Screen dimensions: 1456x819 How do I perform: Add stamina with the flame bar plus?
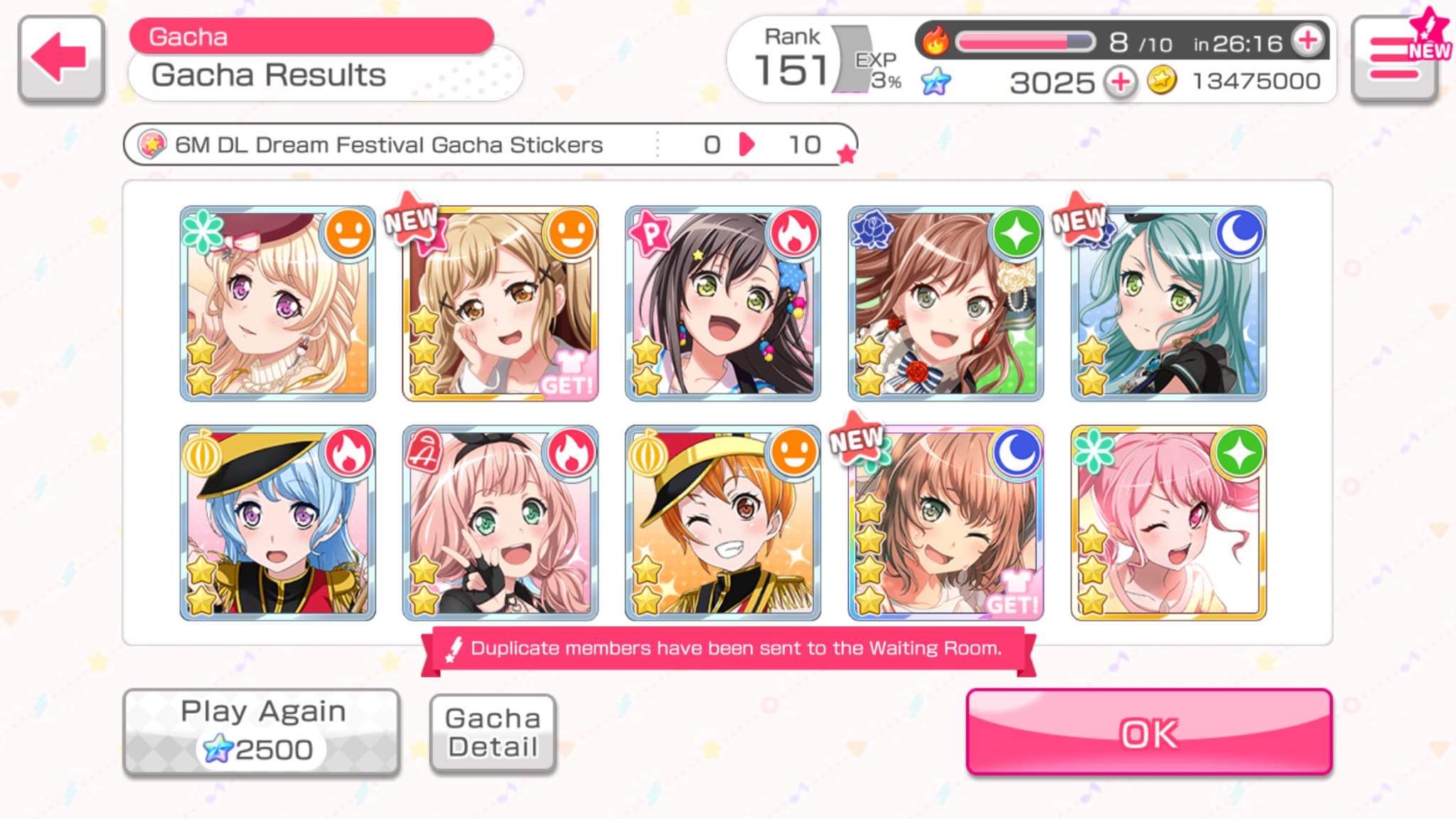[1307, 41]
